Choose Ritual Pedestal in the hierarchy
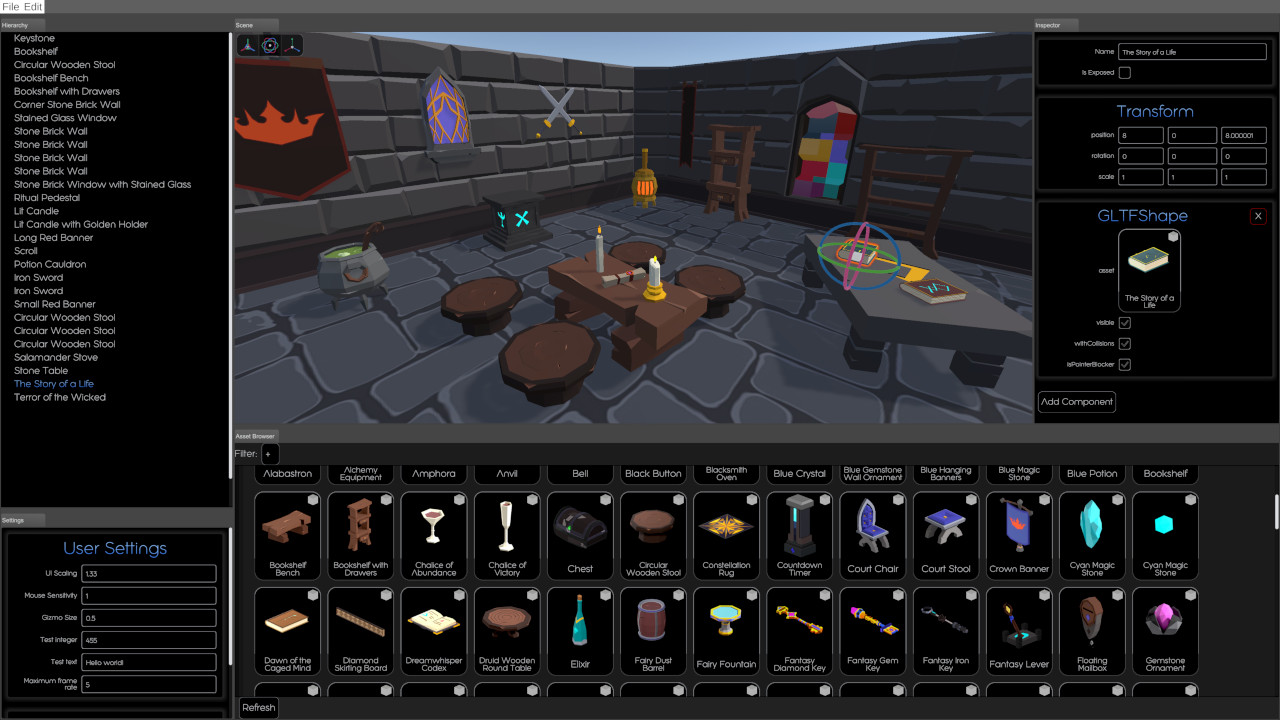Screen dimensions: 1280x720 tap(47, 198)
